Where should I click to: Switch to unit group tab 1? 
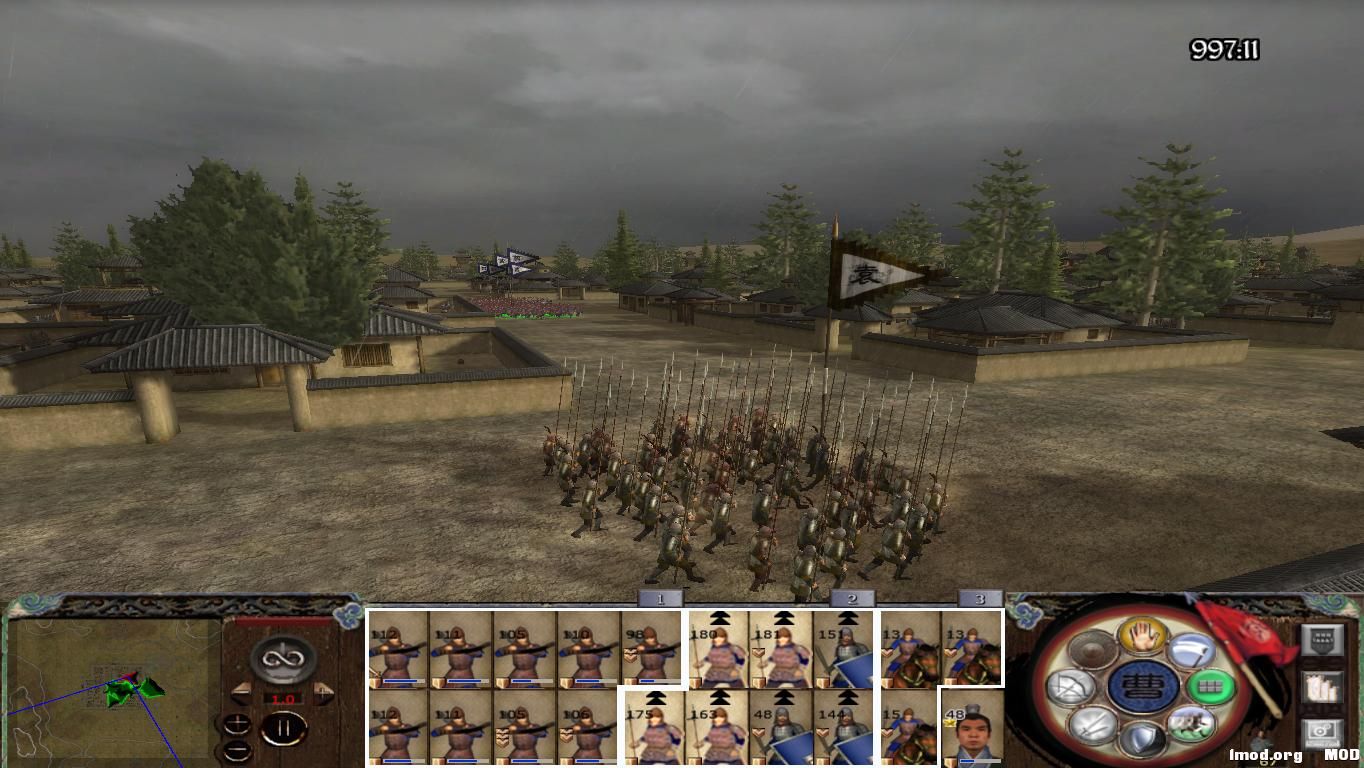pos(660,598)
